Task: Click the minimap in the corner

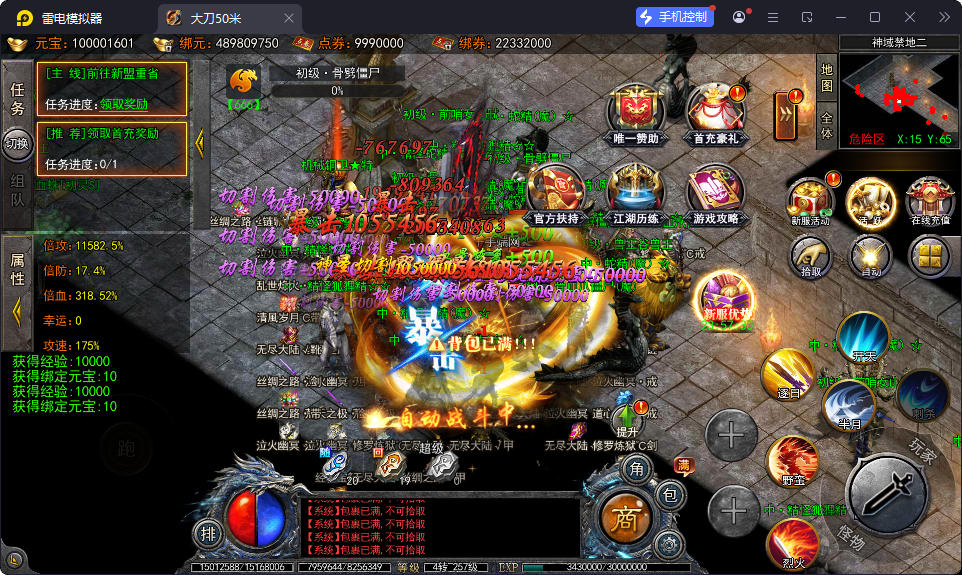Action: (899, 92)
